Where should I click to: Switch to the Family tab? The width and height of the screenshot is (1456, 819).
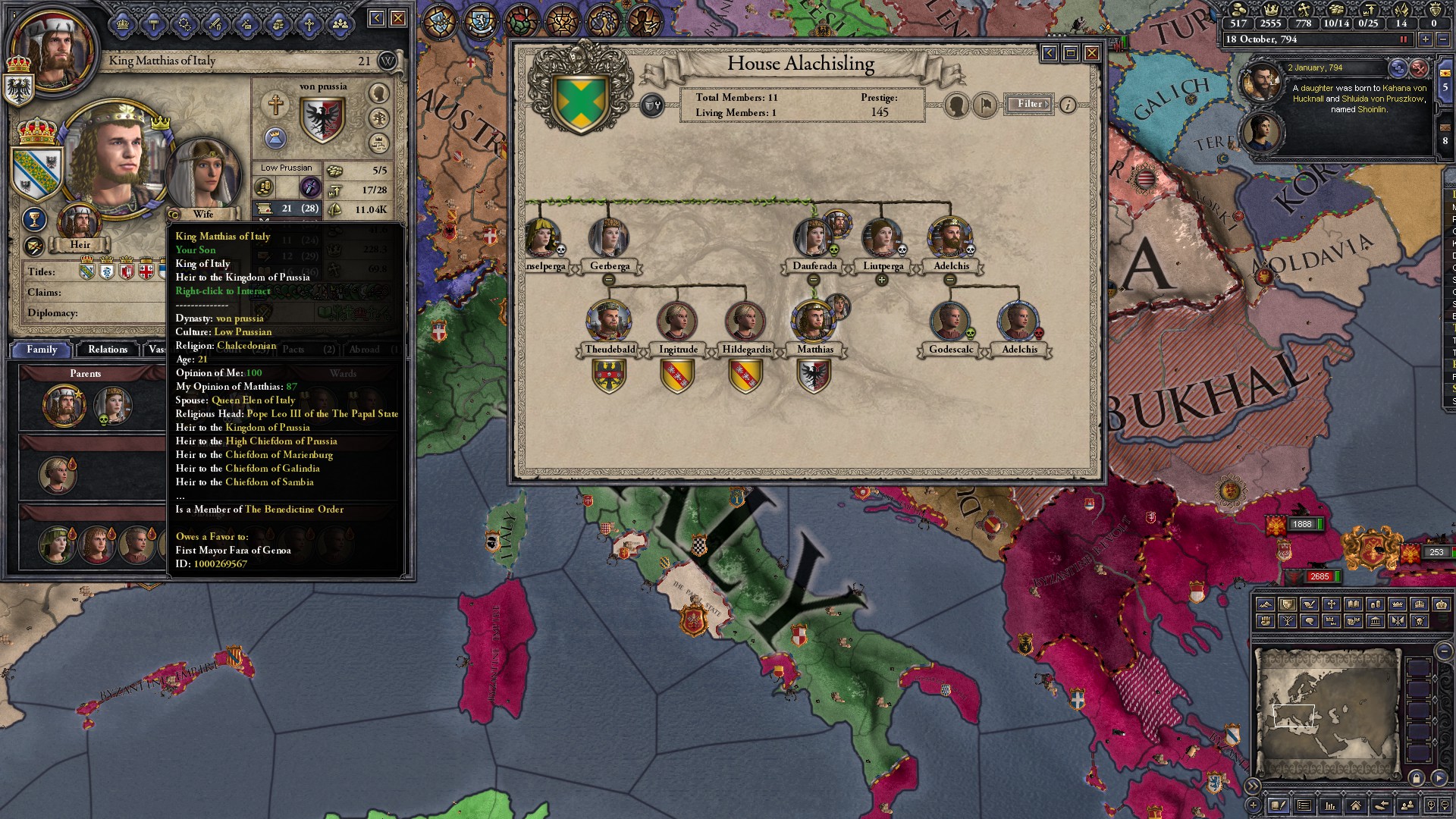click(x=42, y=349)
